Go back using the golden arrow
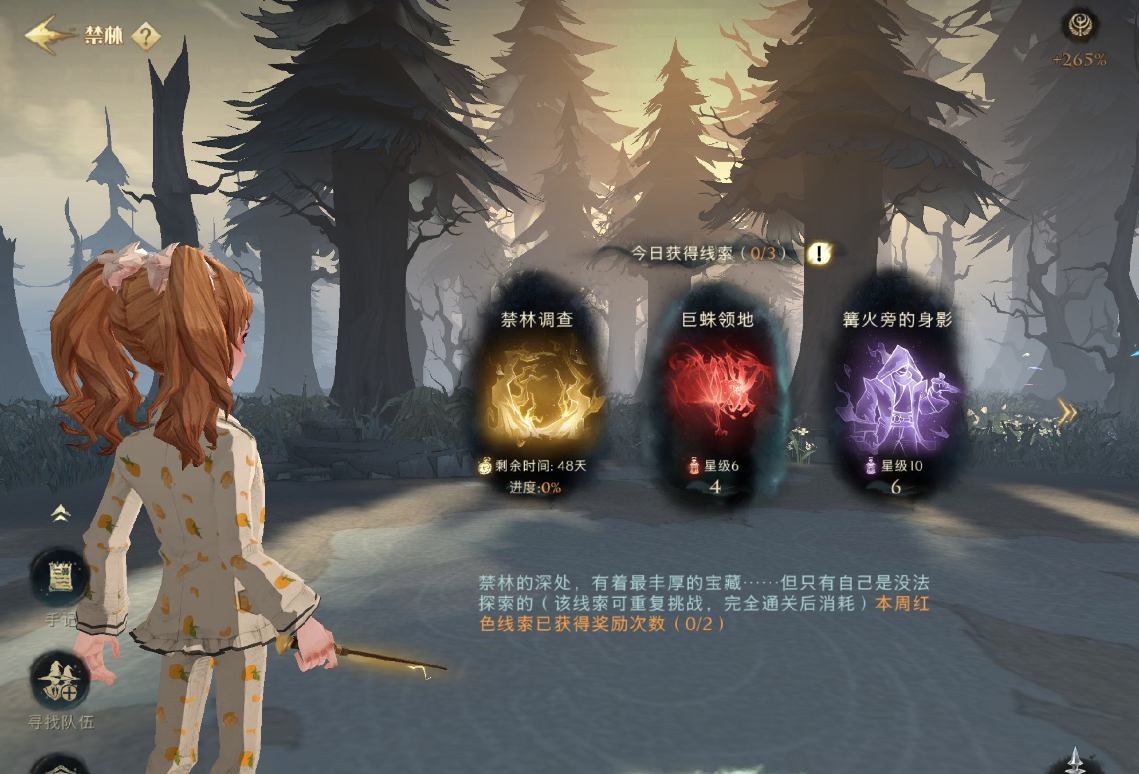 click(50, 35)
